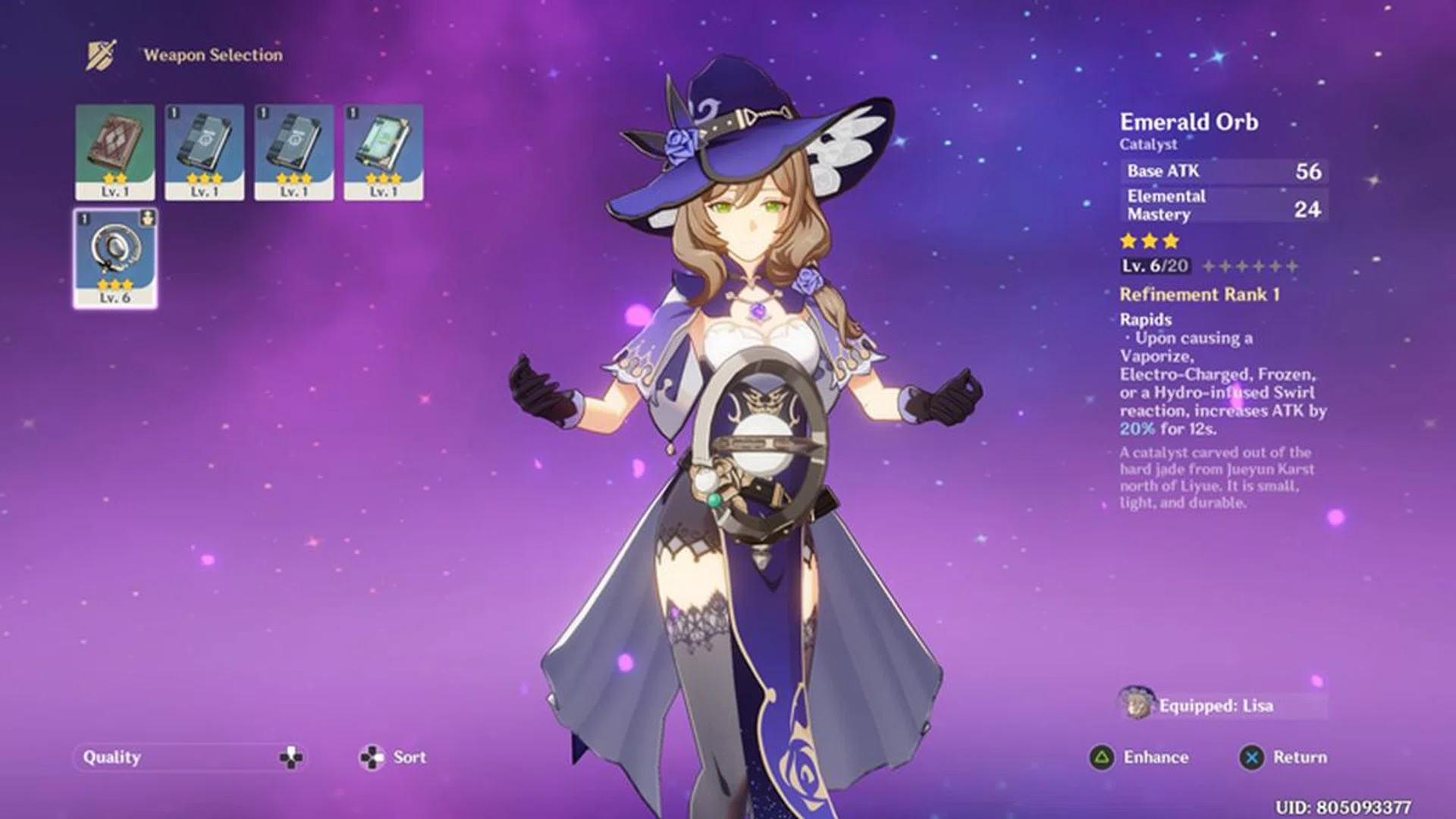1456x819 pixels.
Task: Select the two-star brown grimoire weapon
Action: (115, 152)
